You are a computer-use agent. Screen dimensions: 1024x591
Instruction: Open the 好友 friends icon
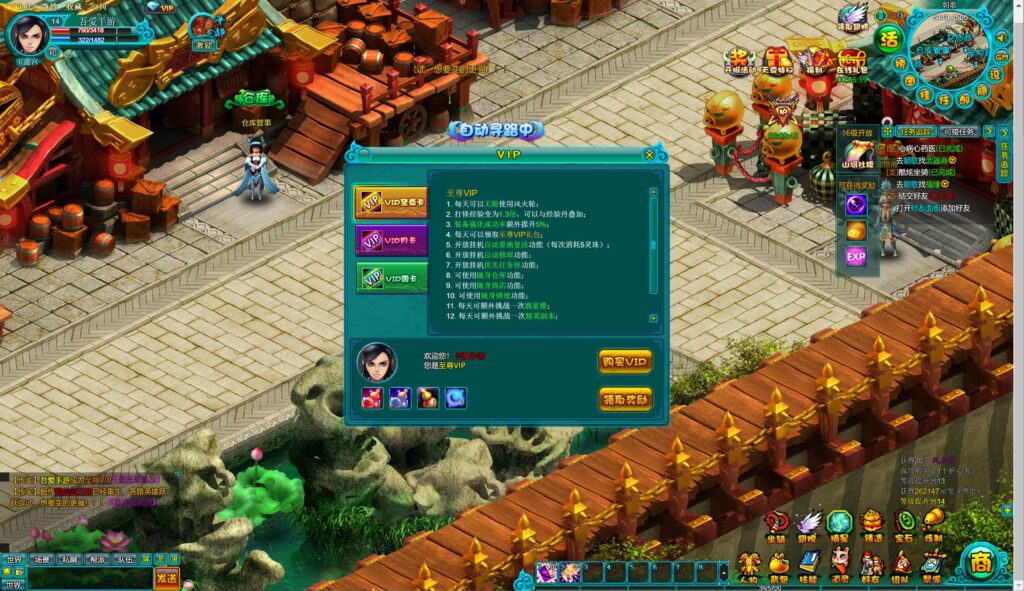coord(870,566)
